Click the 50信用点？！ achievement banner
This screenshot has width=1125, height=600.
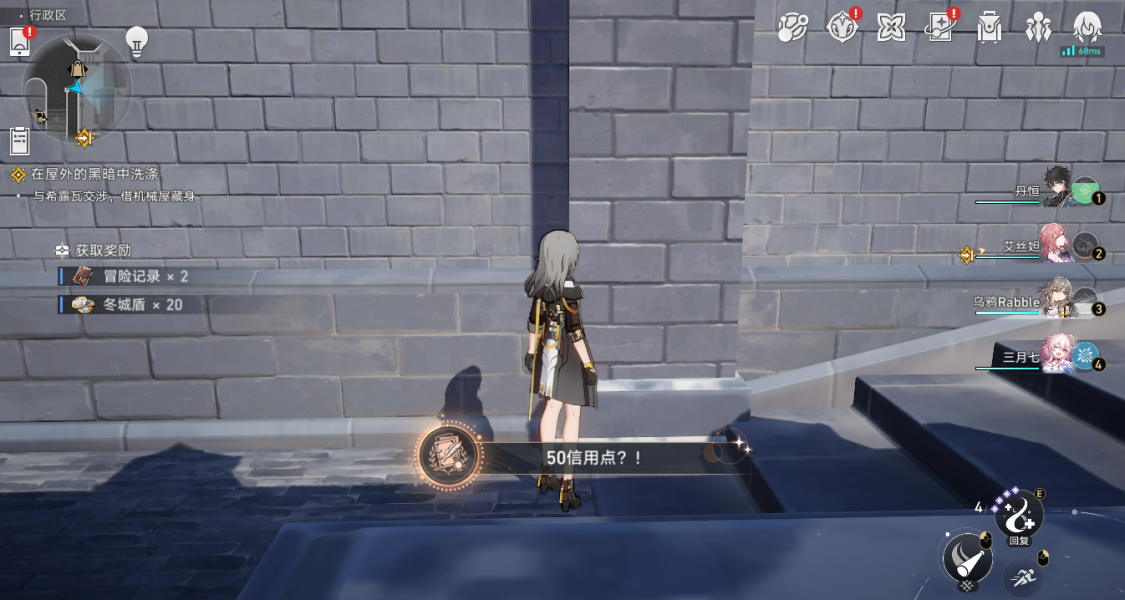coord(580,457)
